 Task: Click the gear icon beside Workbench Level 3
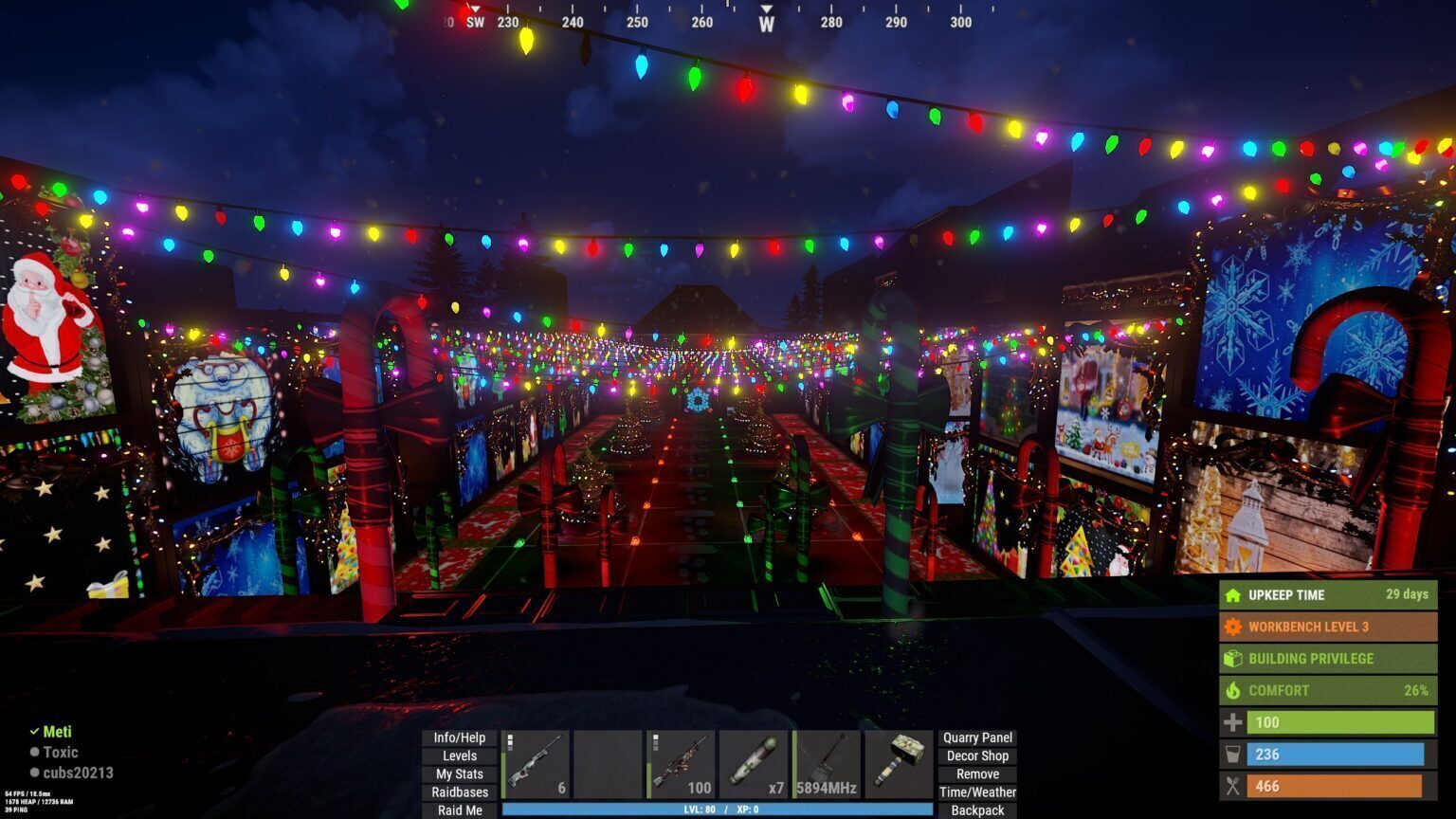[x=1233, y=627]
